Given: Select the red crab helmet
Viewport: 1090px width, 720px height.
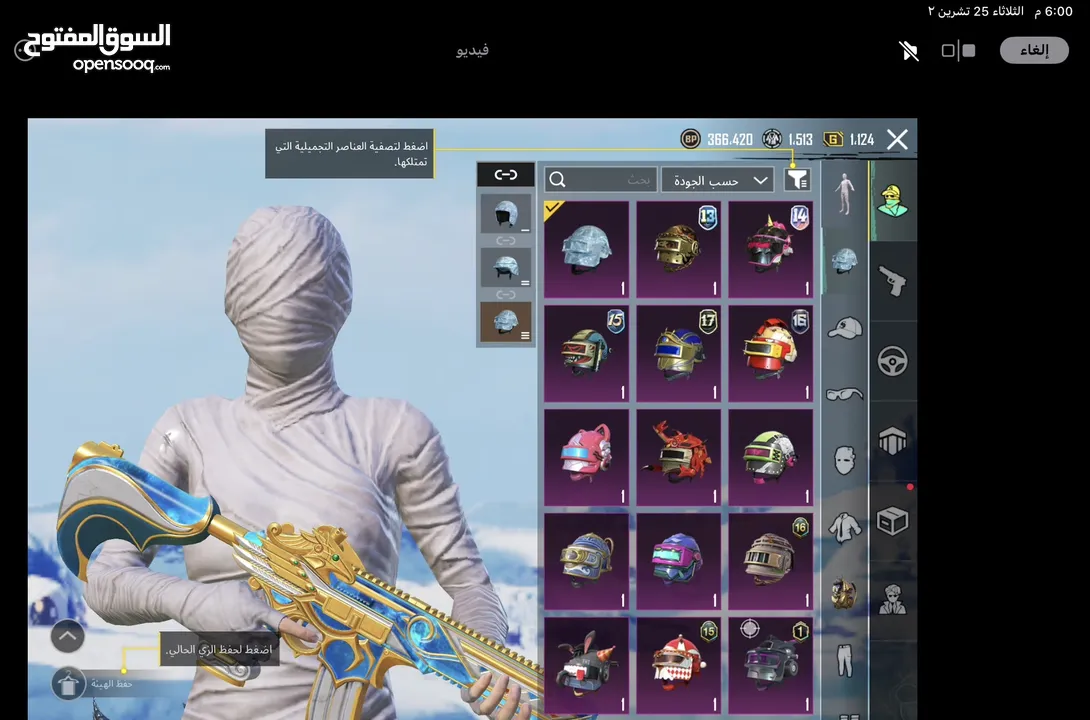Looking at the screenshot, I should click(x=679, y=457).
